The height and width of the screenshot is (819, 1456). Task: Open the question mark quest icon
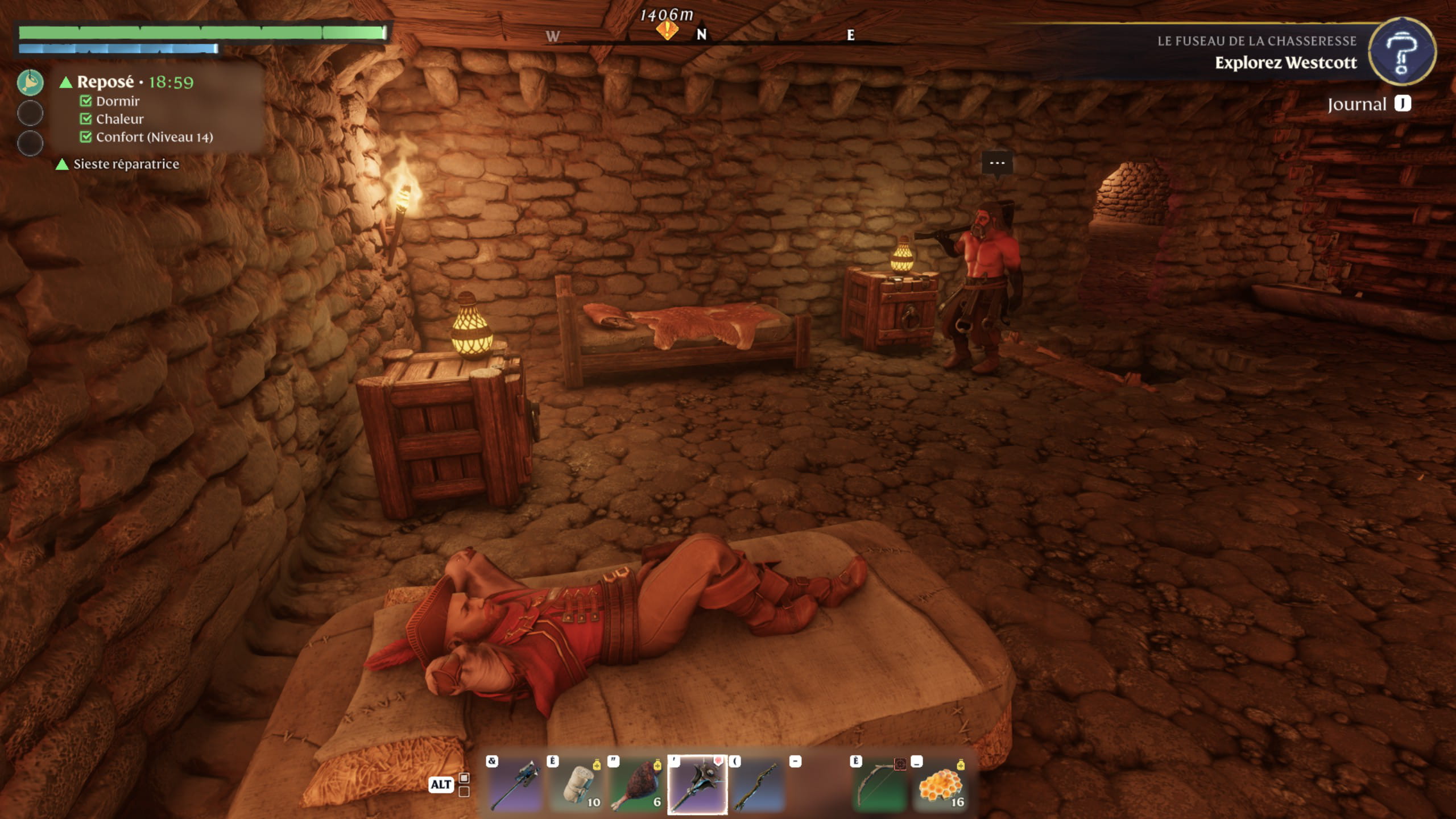[1401, 52]
